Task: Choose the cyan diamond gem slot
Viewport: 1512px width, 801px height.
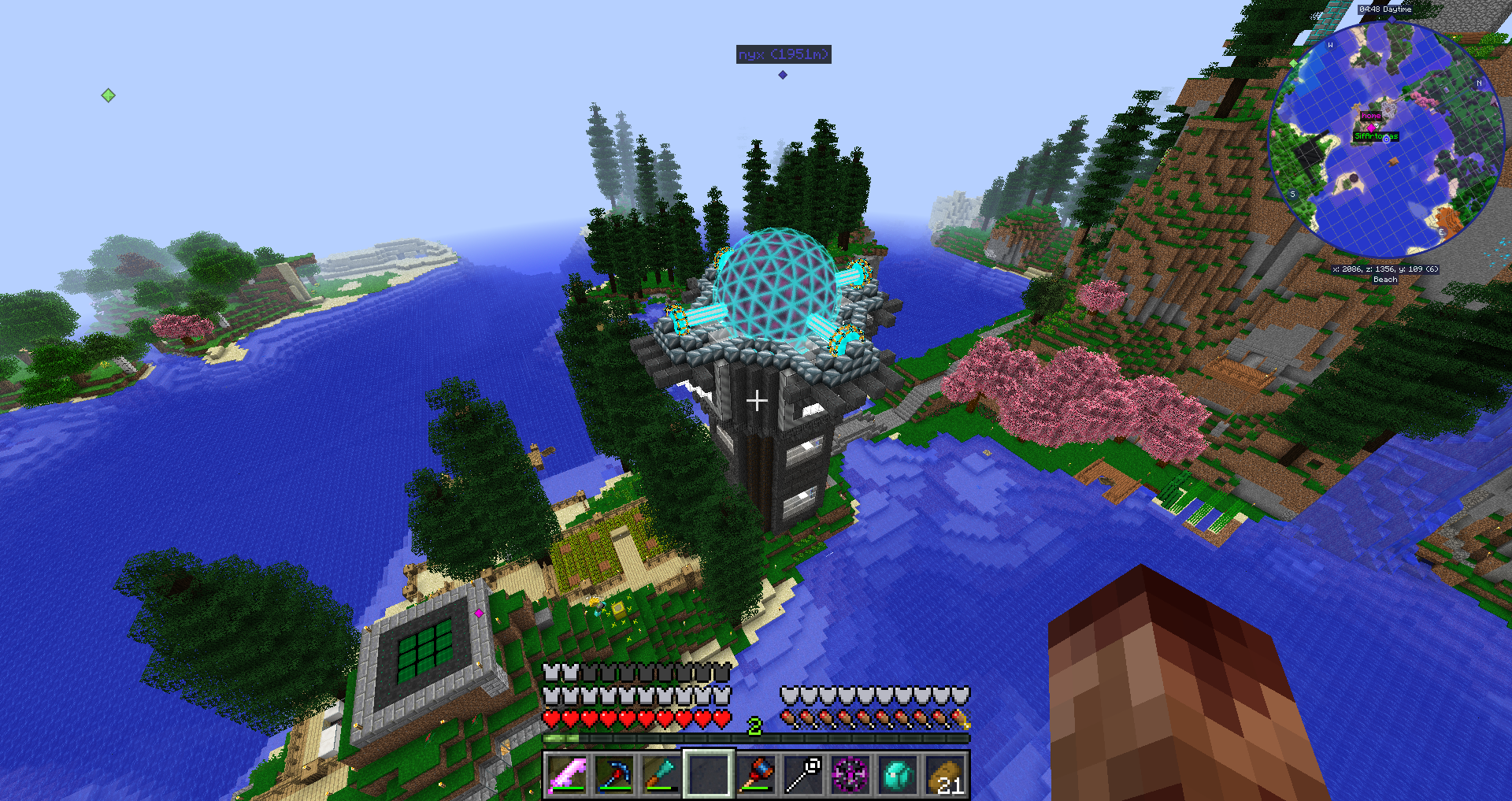Action: point(898,774)
